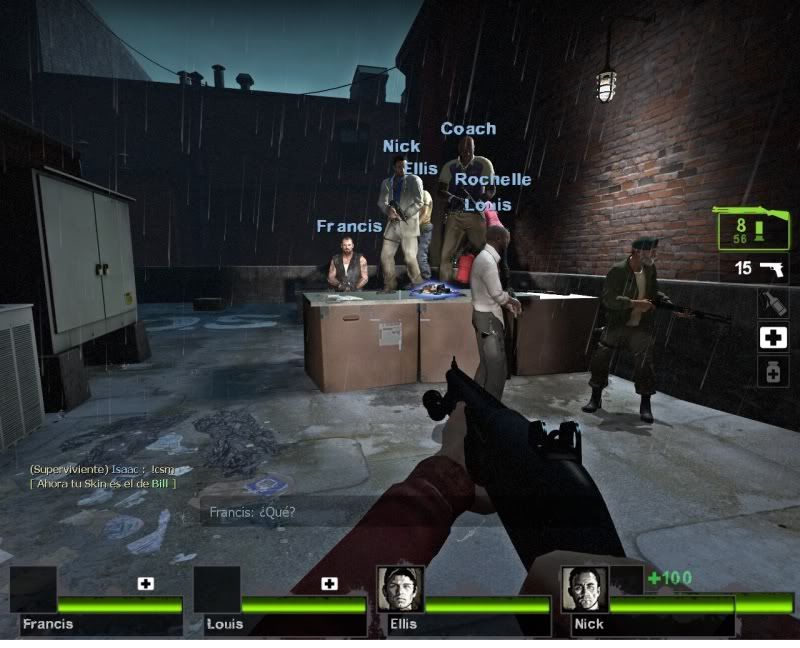Select Ellis's portrait in the team bar

tap(401, 589)
